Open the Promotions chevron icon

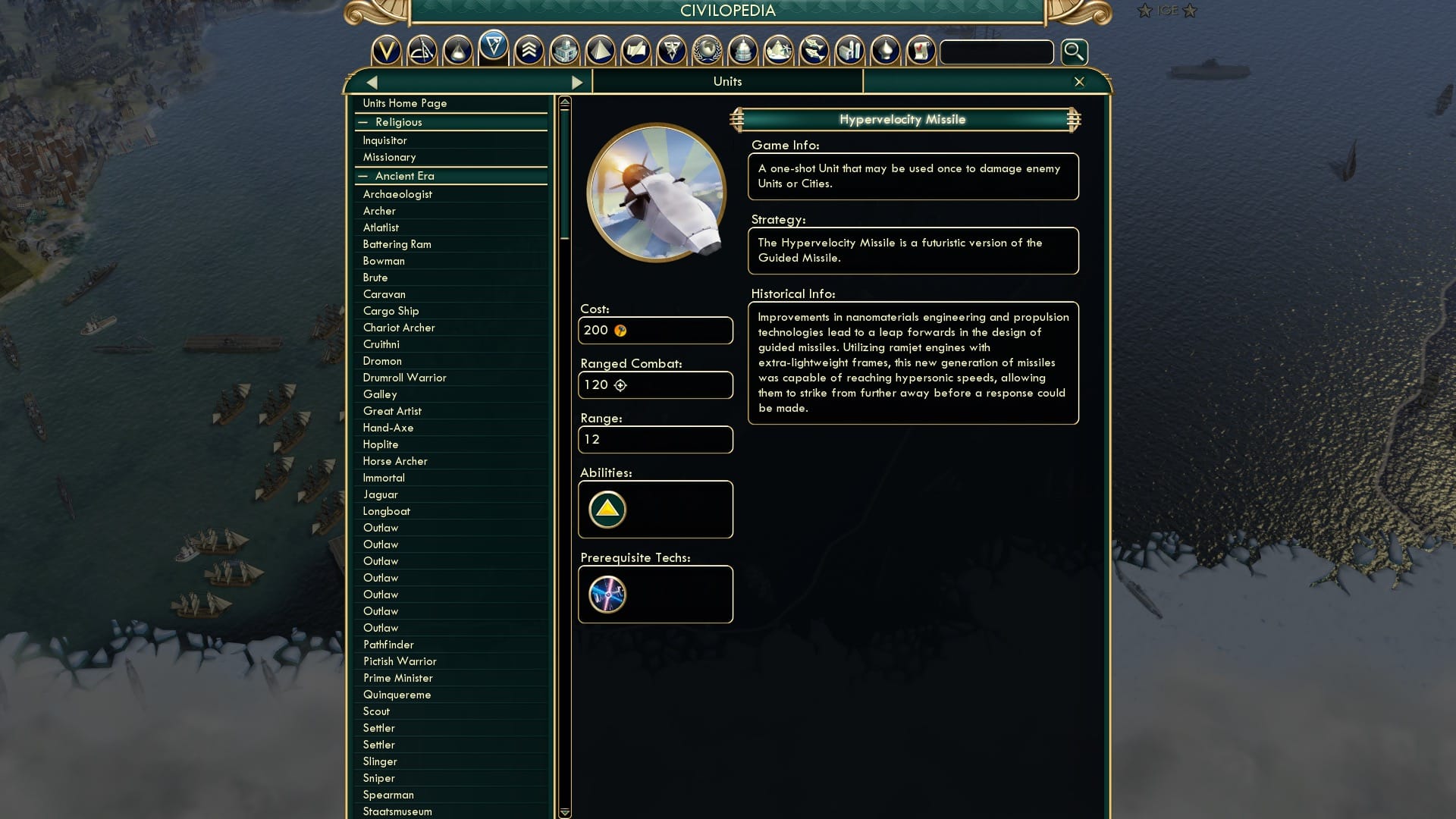(x=530, y=52)
